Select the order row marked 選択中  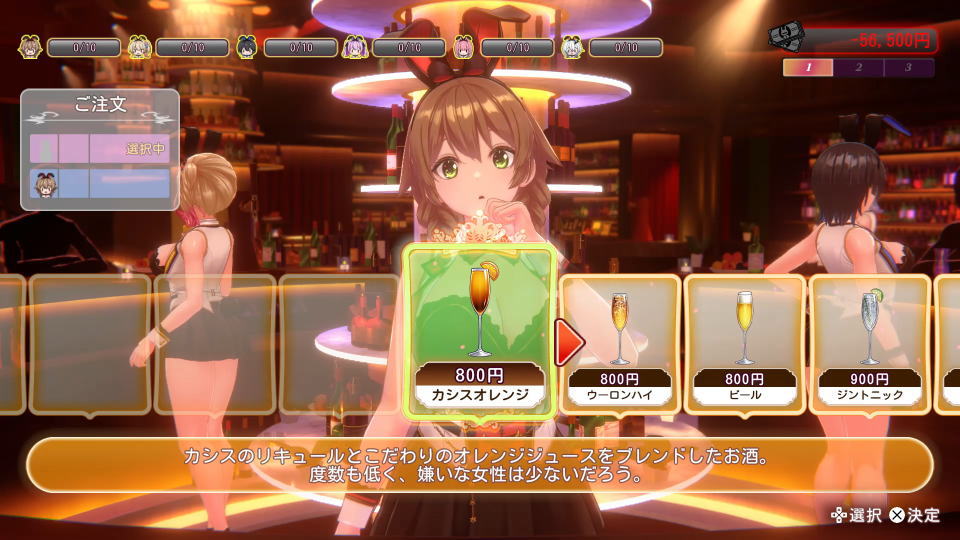tap(100, 148)
